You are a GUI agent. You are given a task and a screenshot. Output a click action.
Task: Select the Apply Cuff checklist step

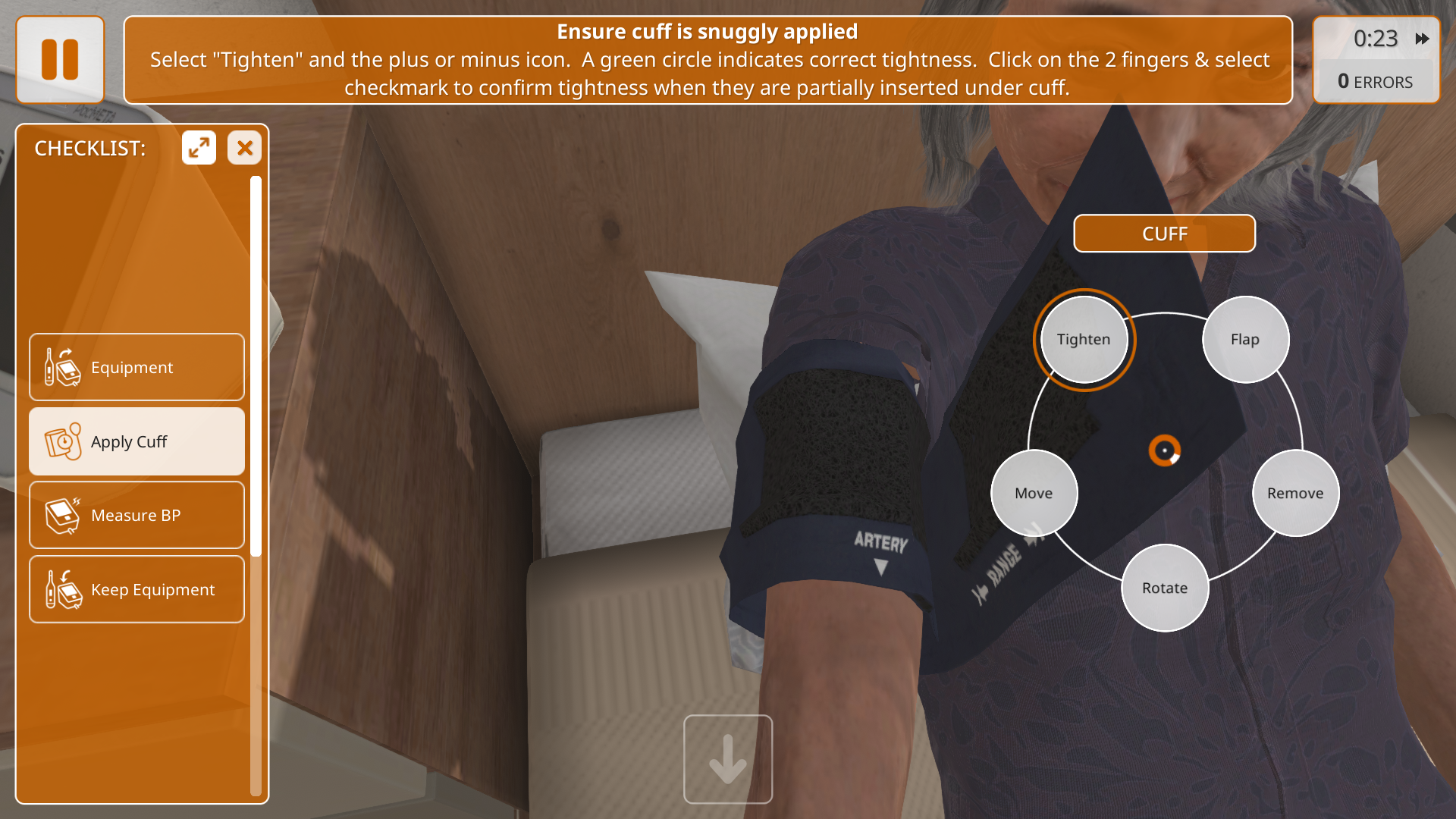tap(136, 441)
